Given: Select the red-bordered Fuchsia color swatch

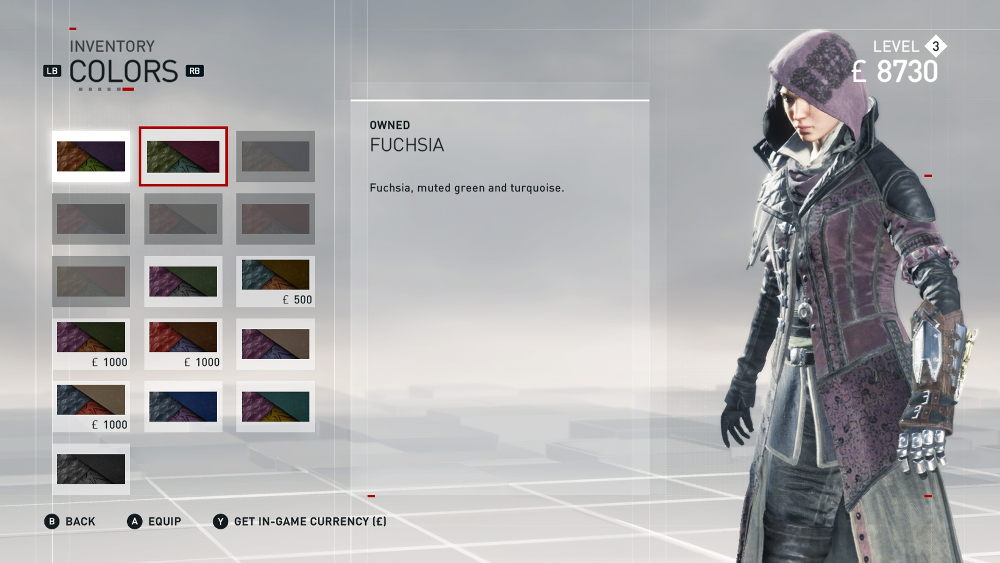Looking at the screenshot, I should click(x=183, y=156).
